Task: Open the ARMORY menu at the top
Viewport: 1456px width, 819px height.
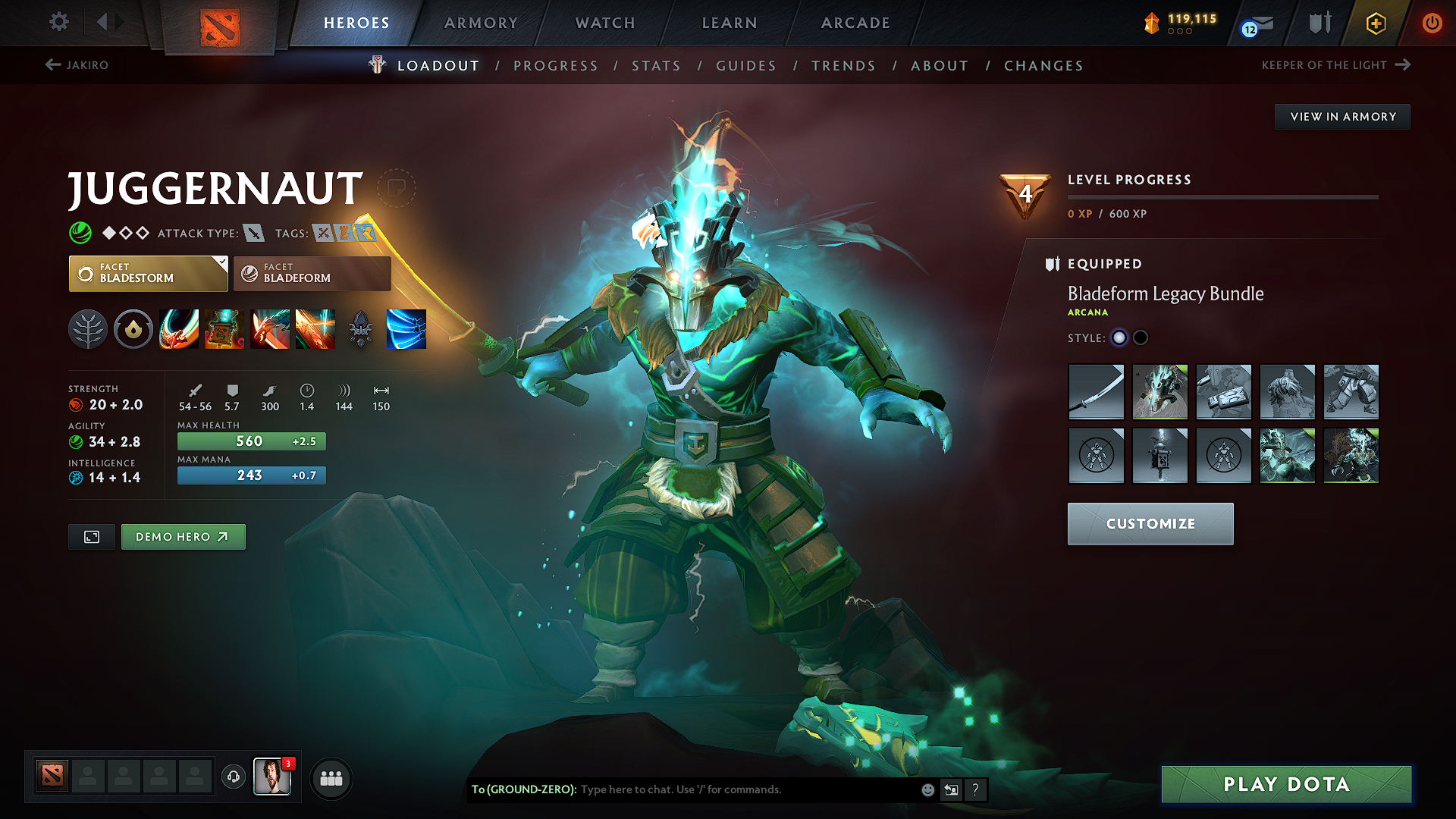Action: (481, 23)
